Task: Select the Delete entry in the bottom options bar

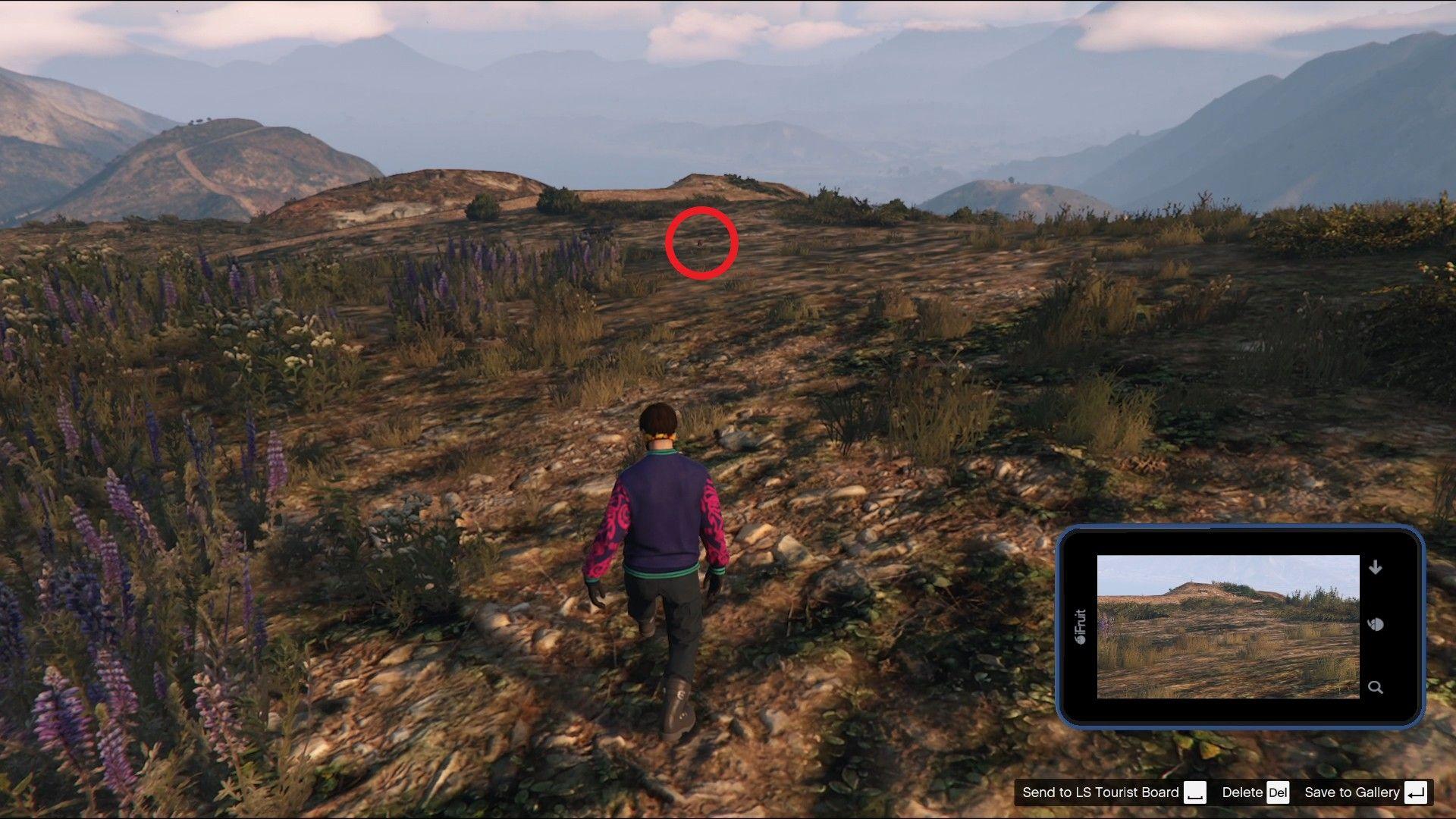Action: pos(1241,792)
